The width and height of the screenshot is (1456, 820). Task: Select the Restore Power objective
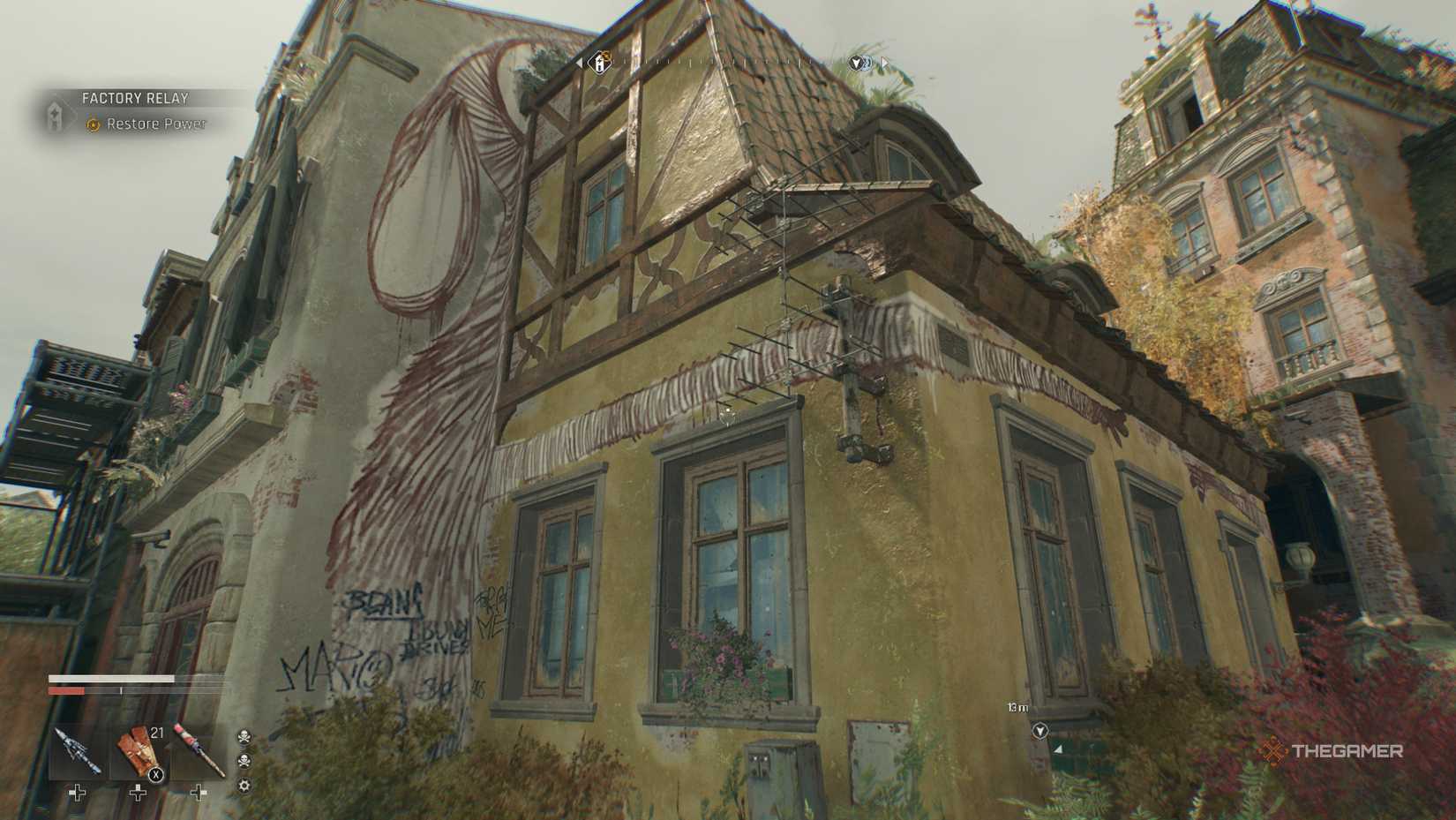click(155, 124)
